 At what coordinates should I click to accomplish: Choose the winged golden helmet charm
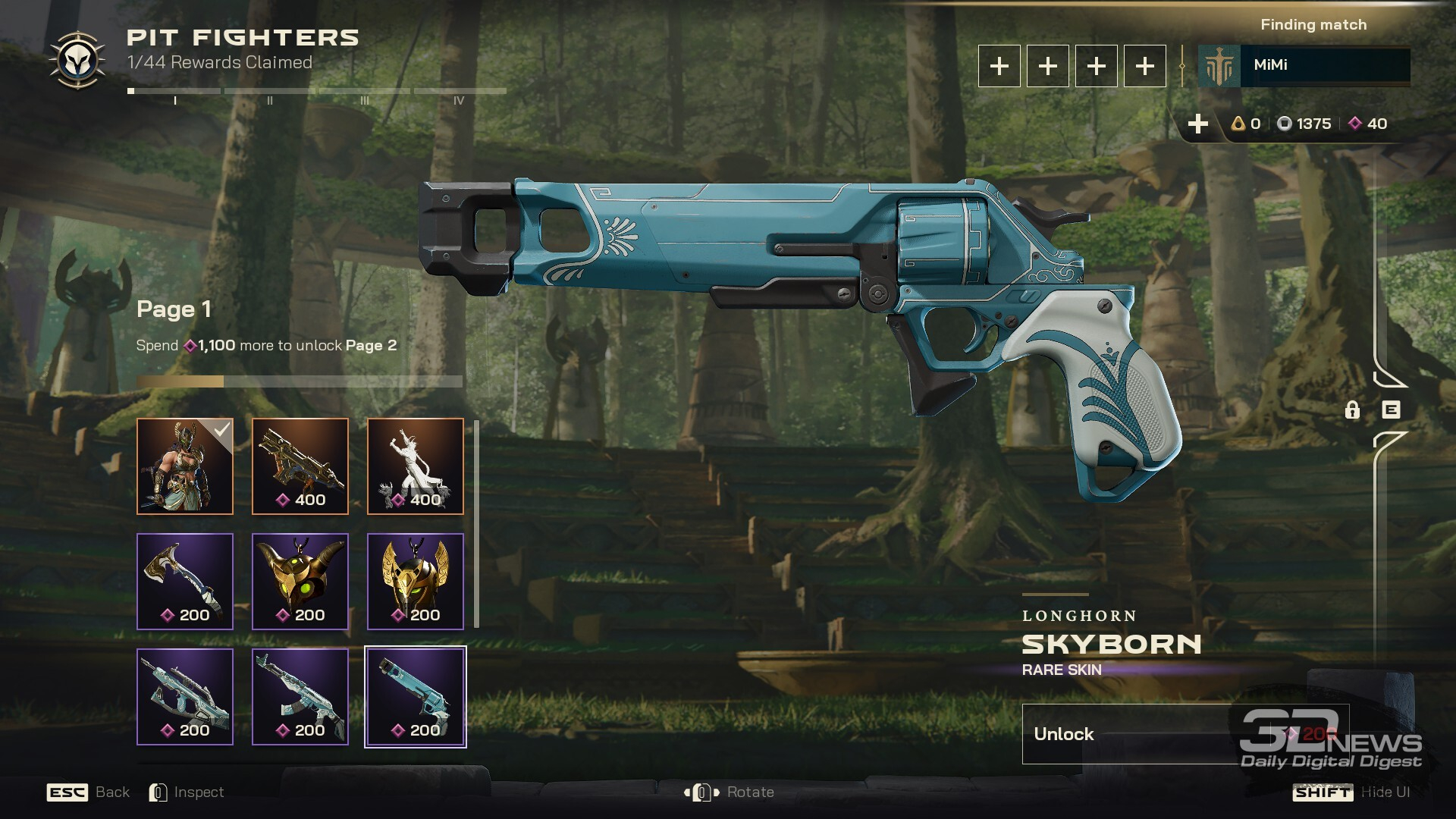tap(416, 582)
